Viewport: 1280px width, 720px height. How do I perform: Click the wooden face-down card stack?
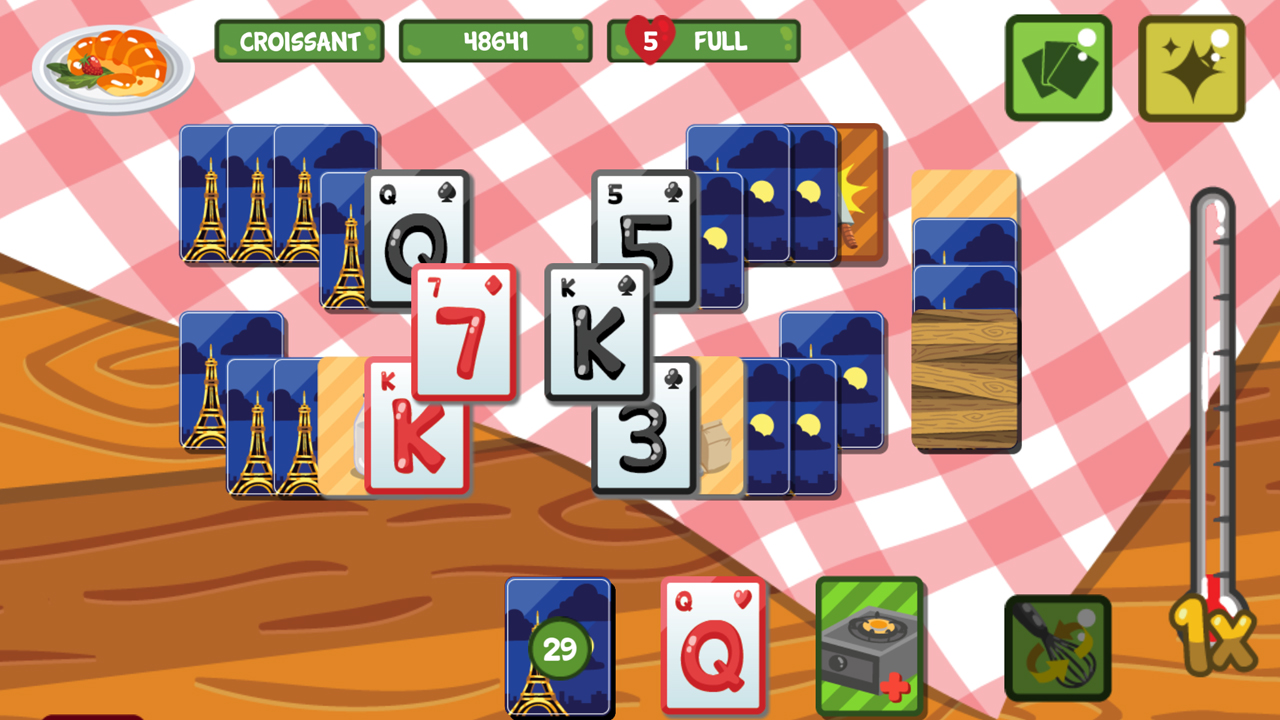963,380
